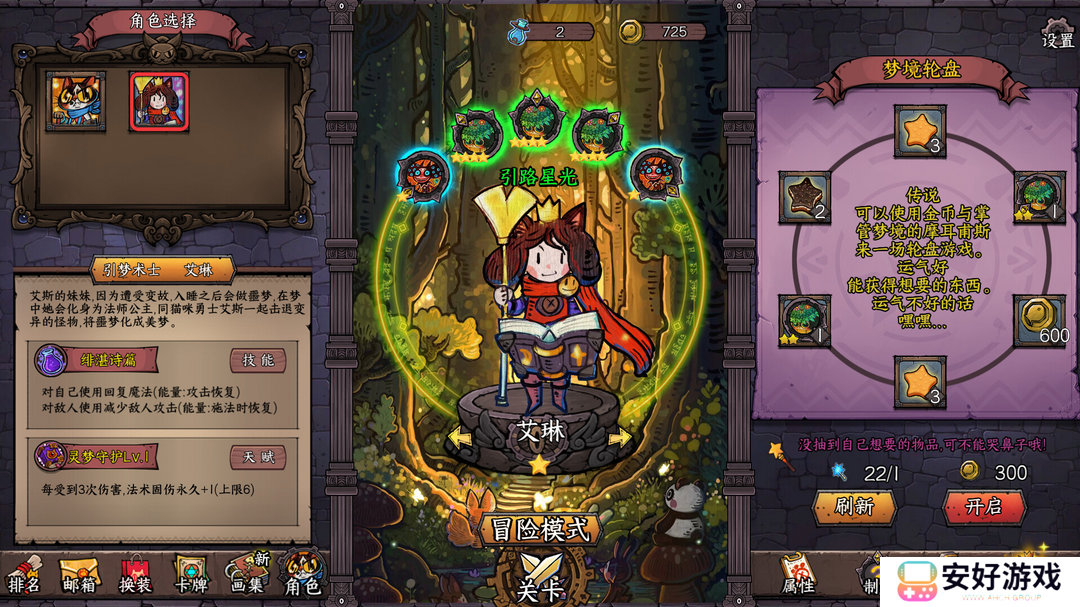This screenshot has width=1080, height=607.
Task: Show the 天赋 talent details
Action: [258, 457]
